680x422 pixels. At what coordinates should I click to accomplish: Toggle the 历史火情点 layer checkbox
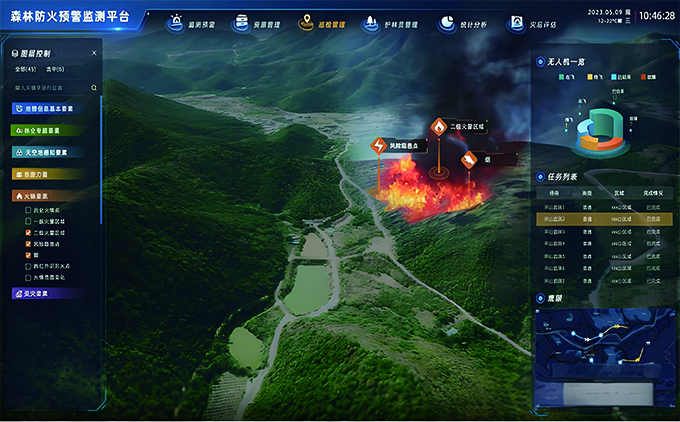coord(28,211)
